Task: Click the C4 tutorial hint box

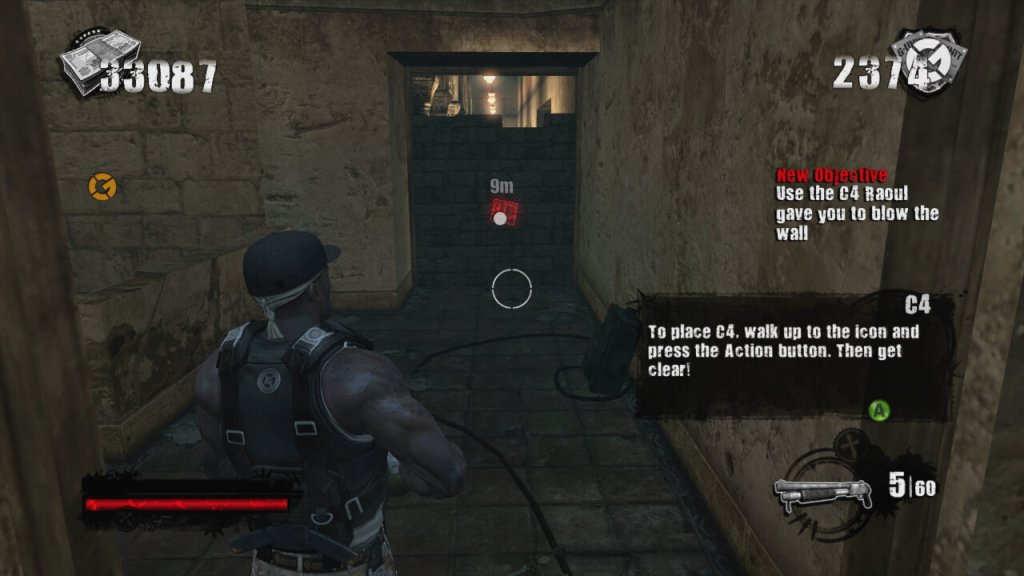Action: 791,354
